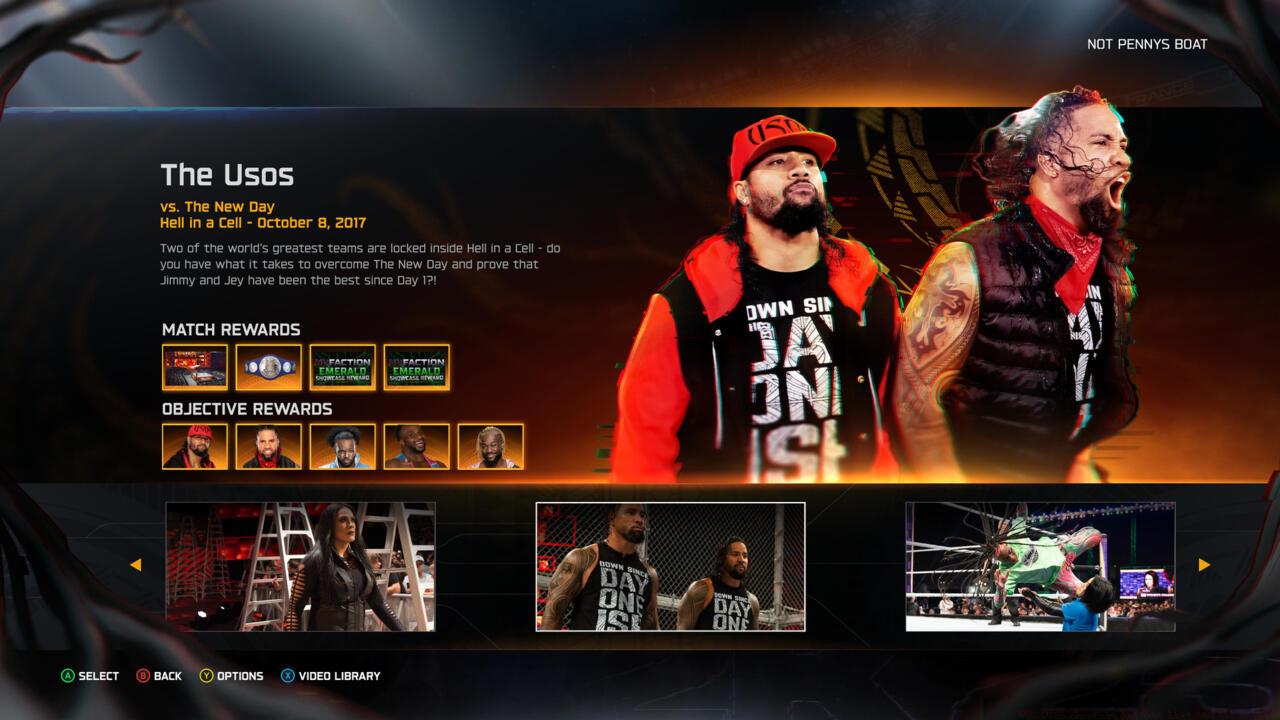The image size is (1280, 720).
Task: Click the right carousel arrow
Action: coord(1203,565)
